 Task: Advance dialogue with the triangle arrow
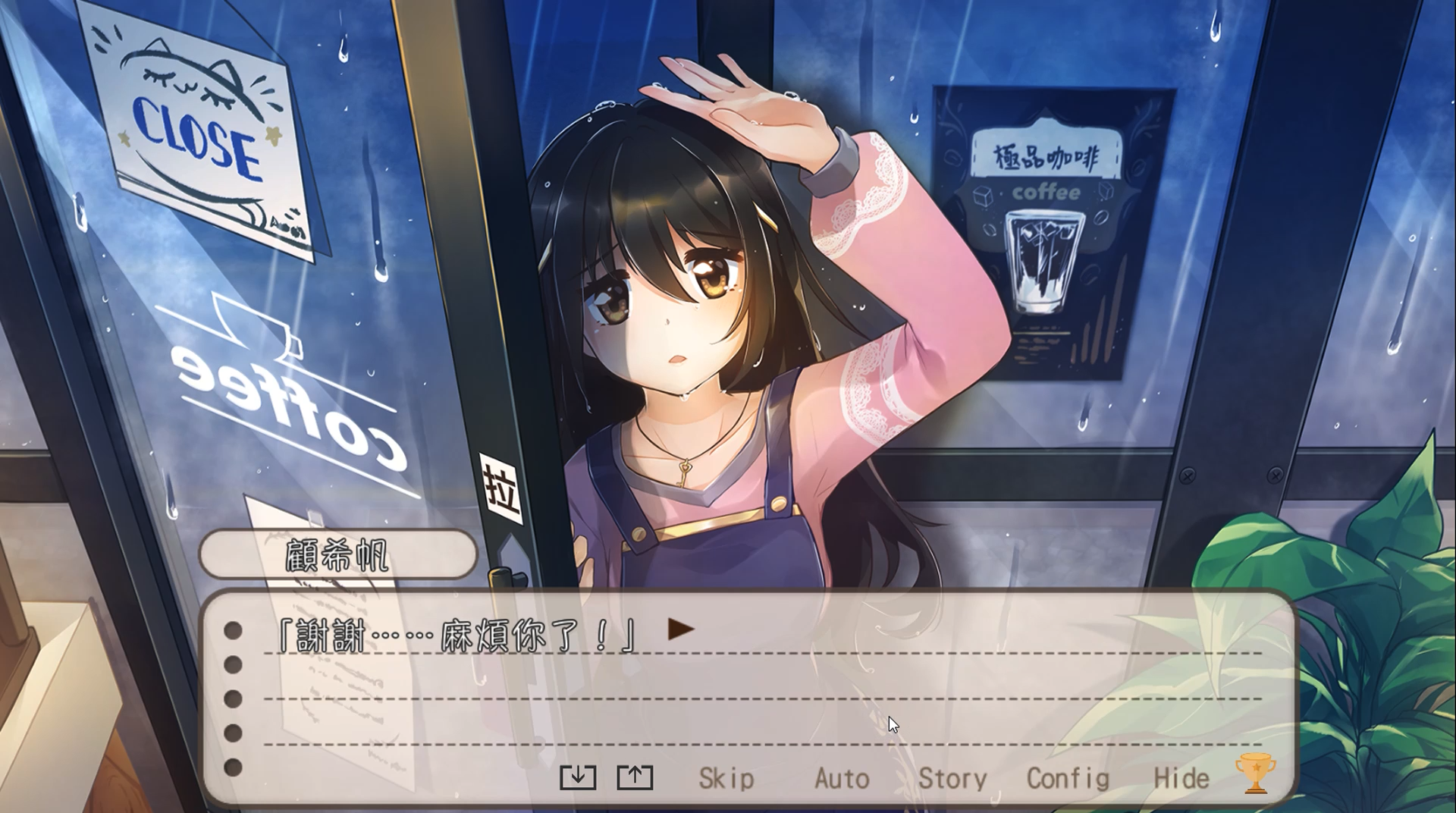tap(680, 629)
